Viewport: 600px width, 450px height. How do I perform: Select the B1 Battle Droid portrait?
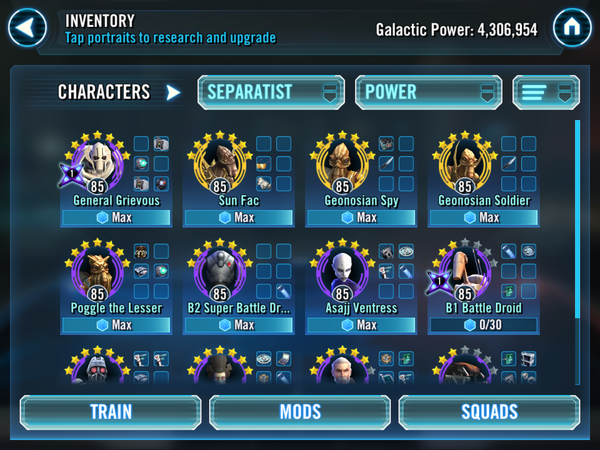point(464,274)
